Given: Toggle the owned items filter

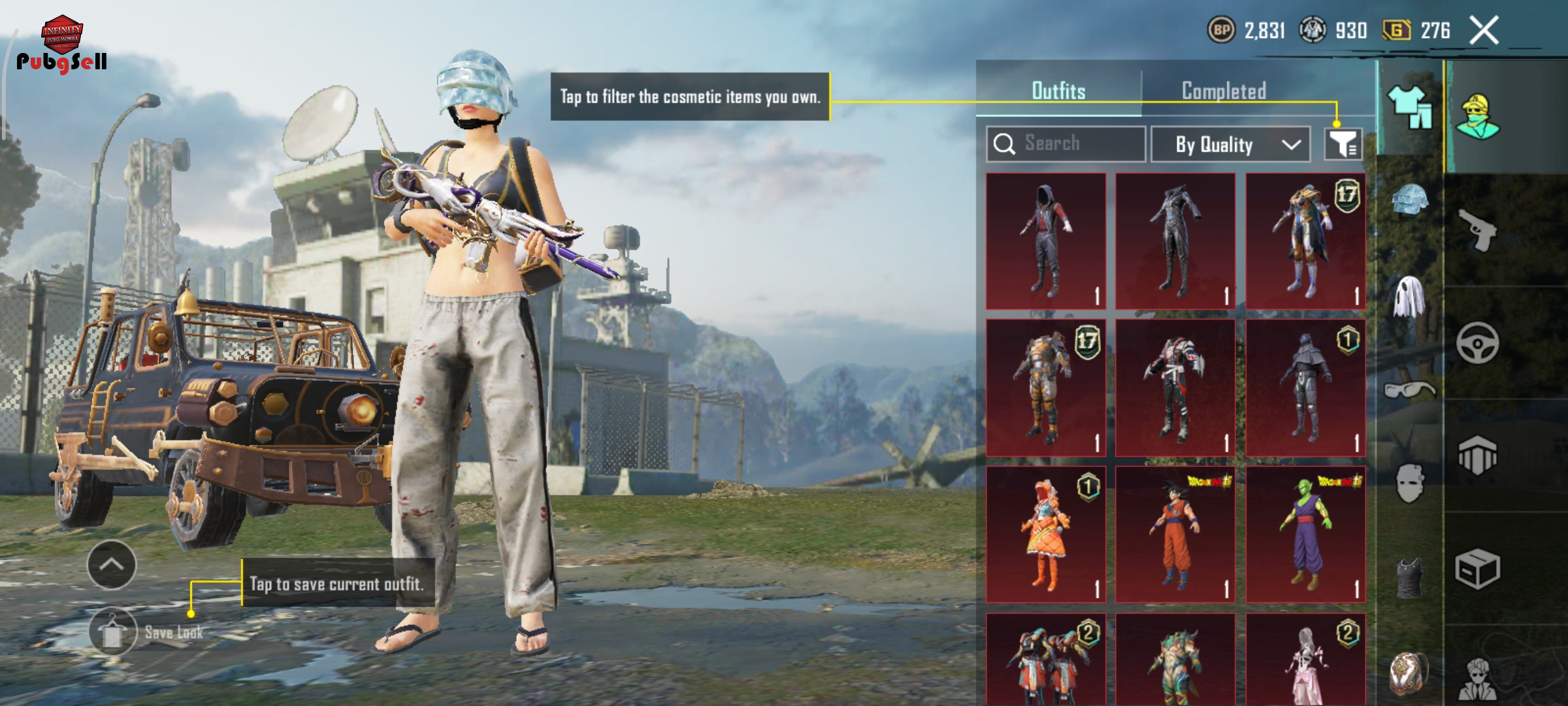Looking at the screenshot, I should click(1343, 144).
